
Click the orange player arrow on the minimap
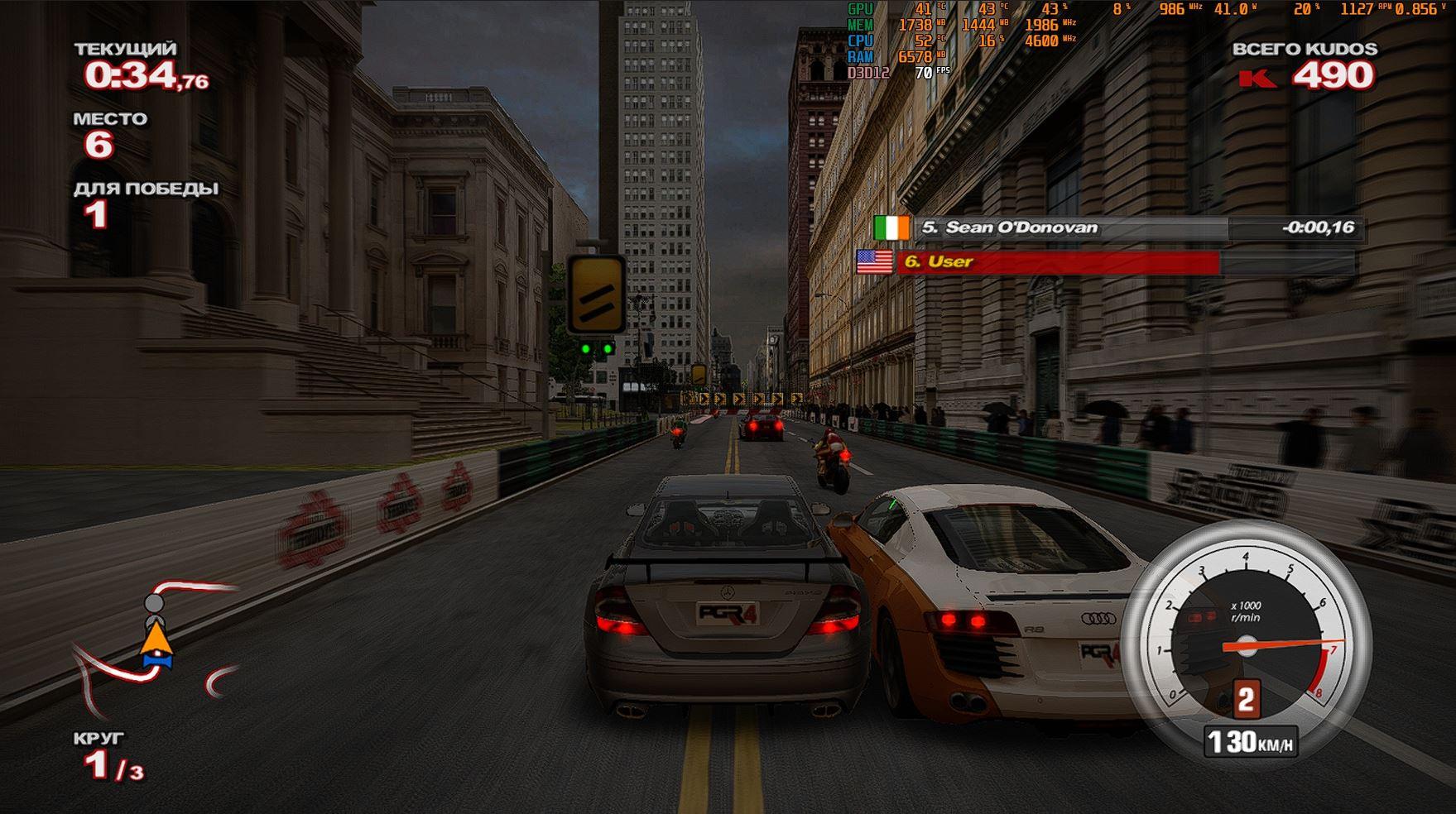[156, 639]
